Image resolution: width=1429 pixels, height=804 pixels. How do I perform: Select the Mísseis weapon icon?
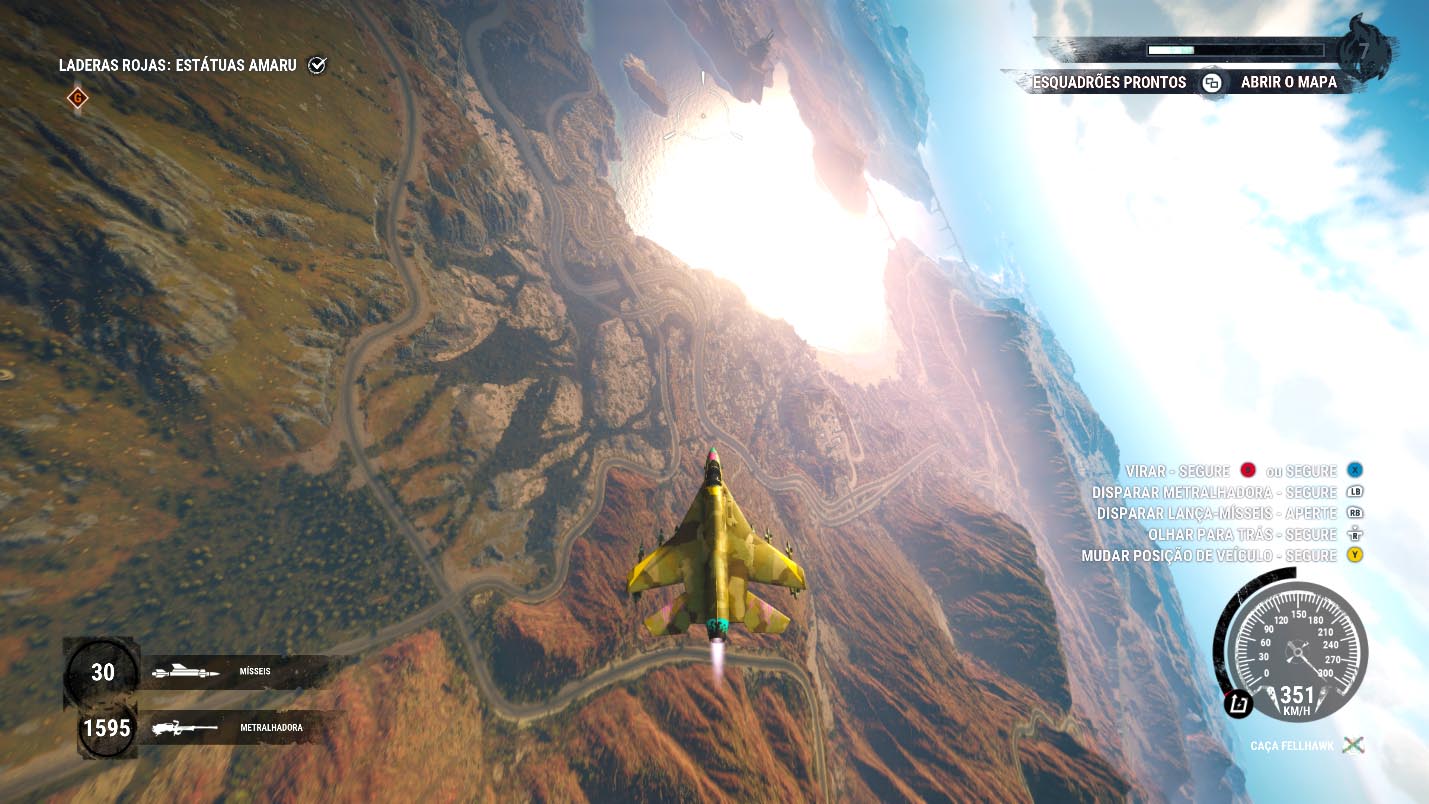186,673
